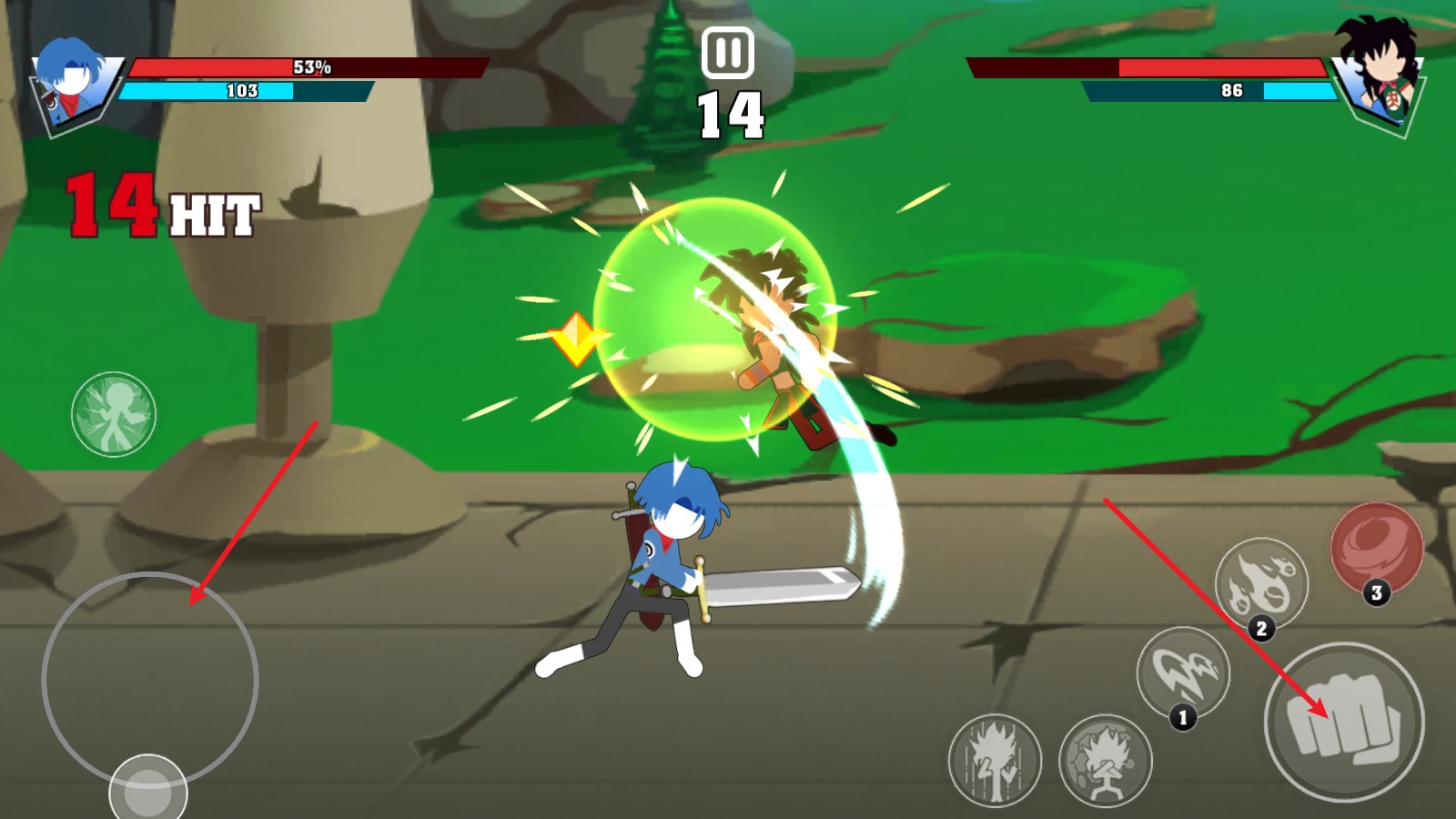The image size is (1456, 819).
Task: Tap the fist basic attack button
Action: (1344, 722)
